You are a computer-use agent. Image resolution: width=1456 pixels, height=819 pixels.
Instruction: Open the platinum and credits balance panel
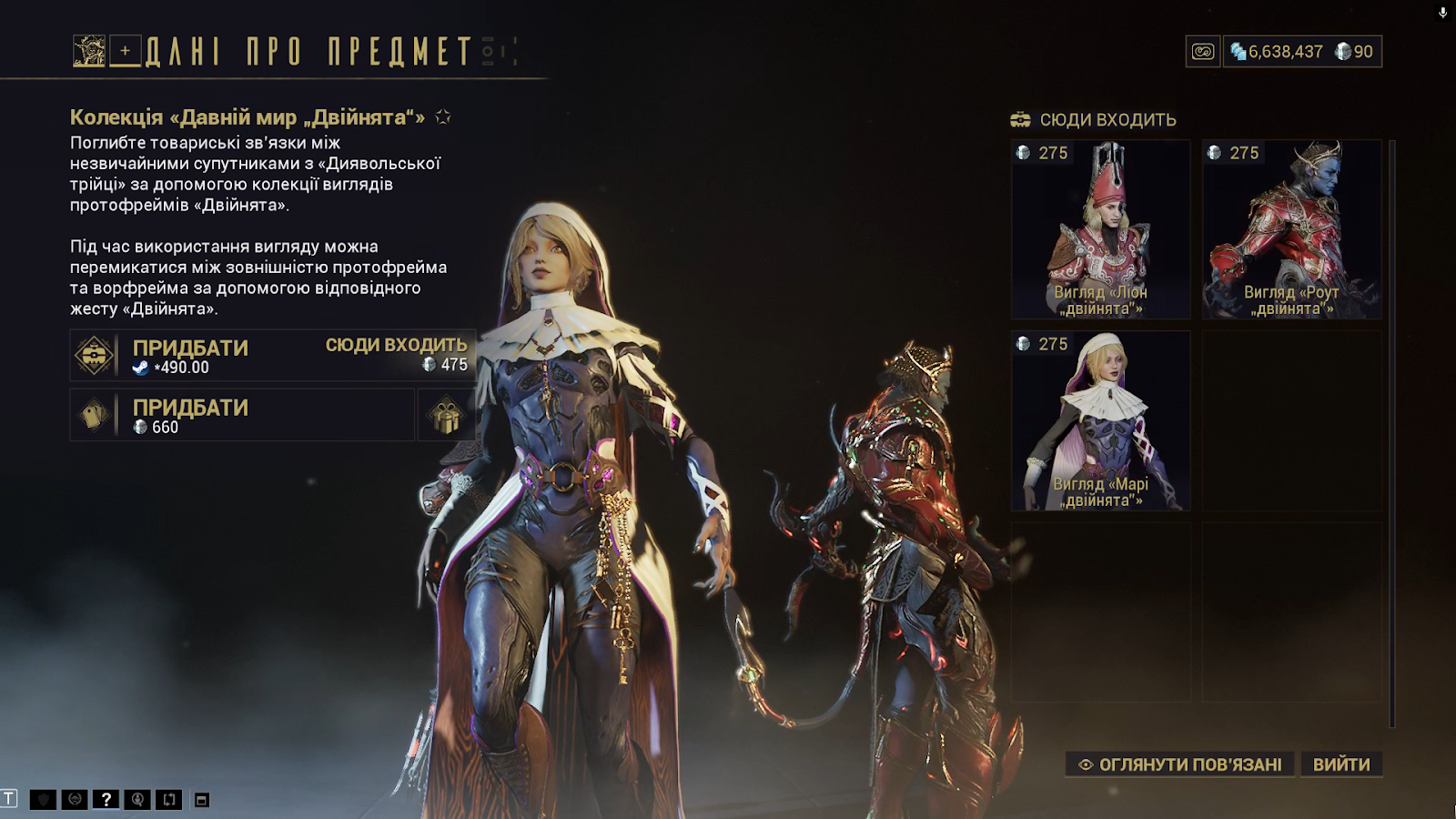click(x=1302, y=52)
